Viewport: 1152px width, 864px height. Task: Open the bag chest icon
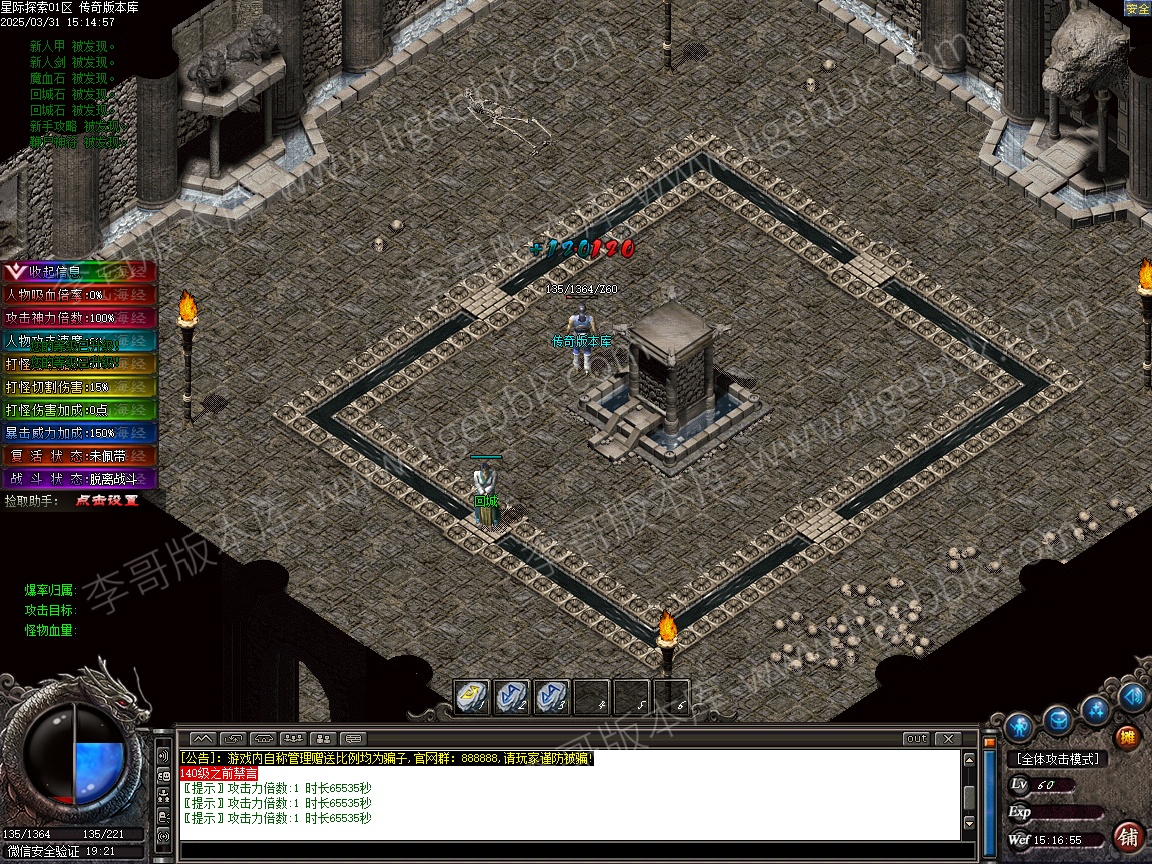[x=1057, y=720]
